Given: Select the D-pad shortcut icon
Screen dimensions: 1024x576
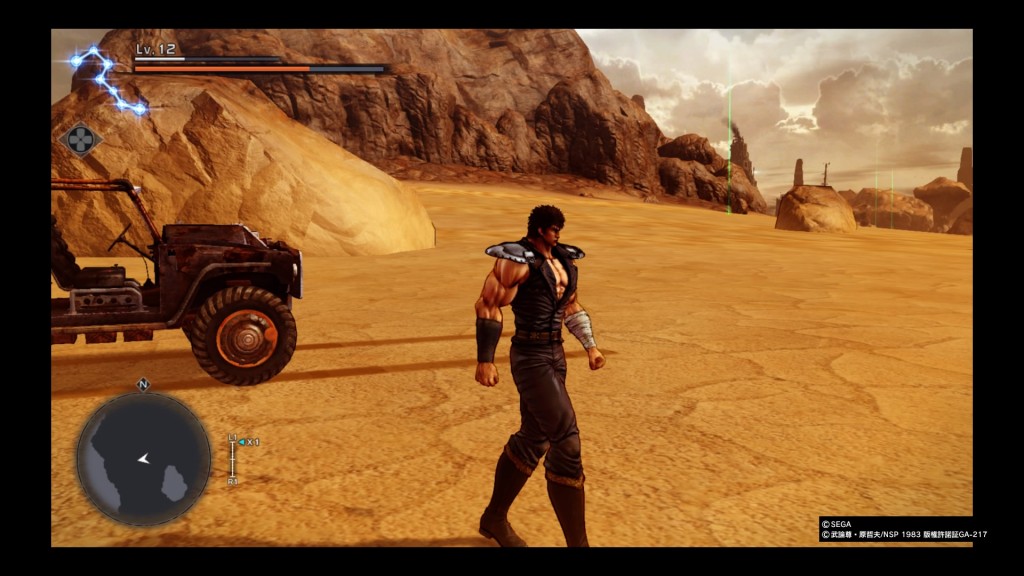Looking at the screenshot, I should pos(80,139).
